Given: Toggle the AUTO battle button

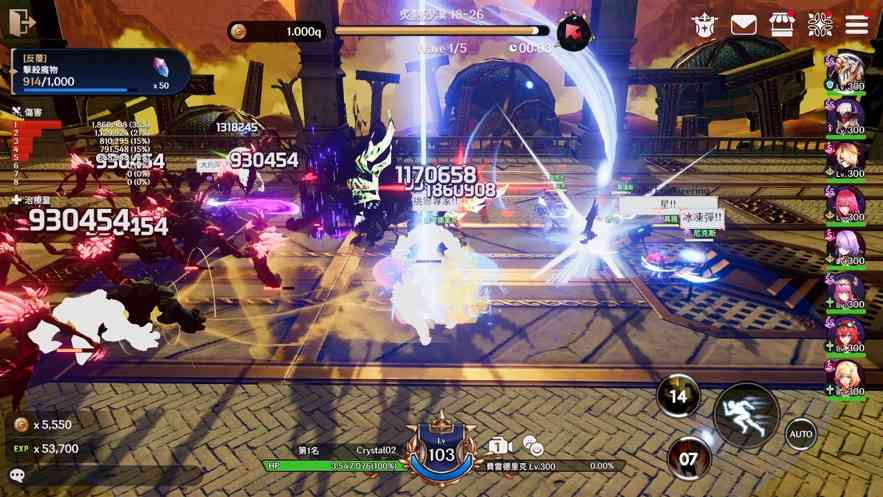Looking at the screenshot, I should click(x=800, y=434).
